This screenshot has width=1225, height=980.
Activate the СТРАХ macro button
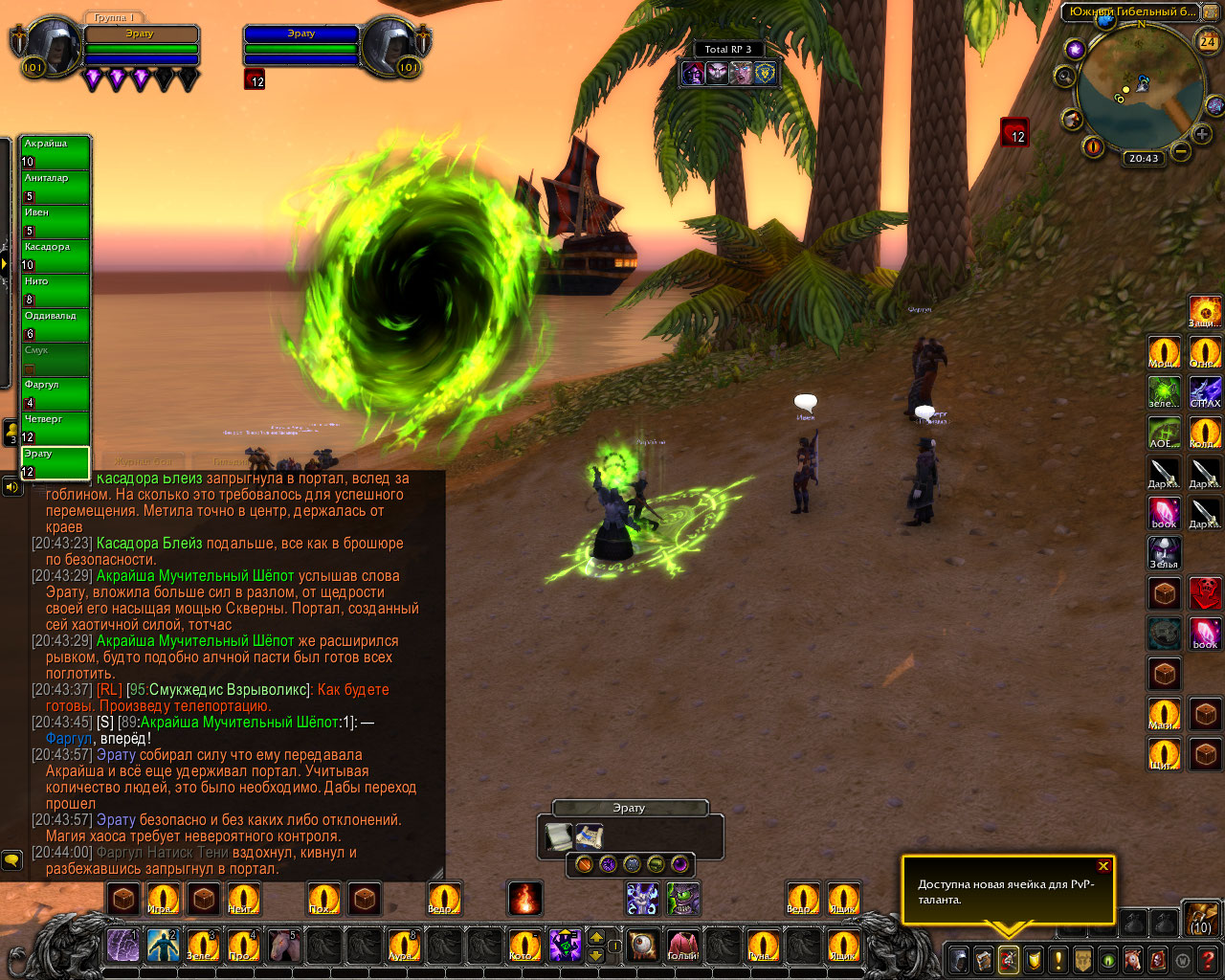1205,392
